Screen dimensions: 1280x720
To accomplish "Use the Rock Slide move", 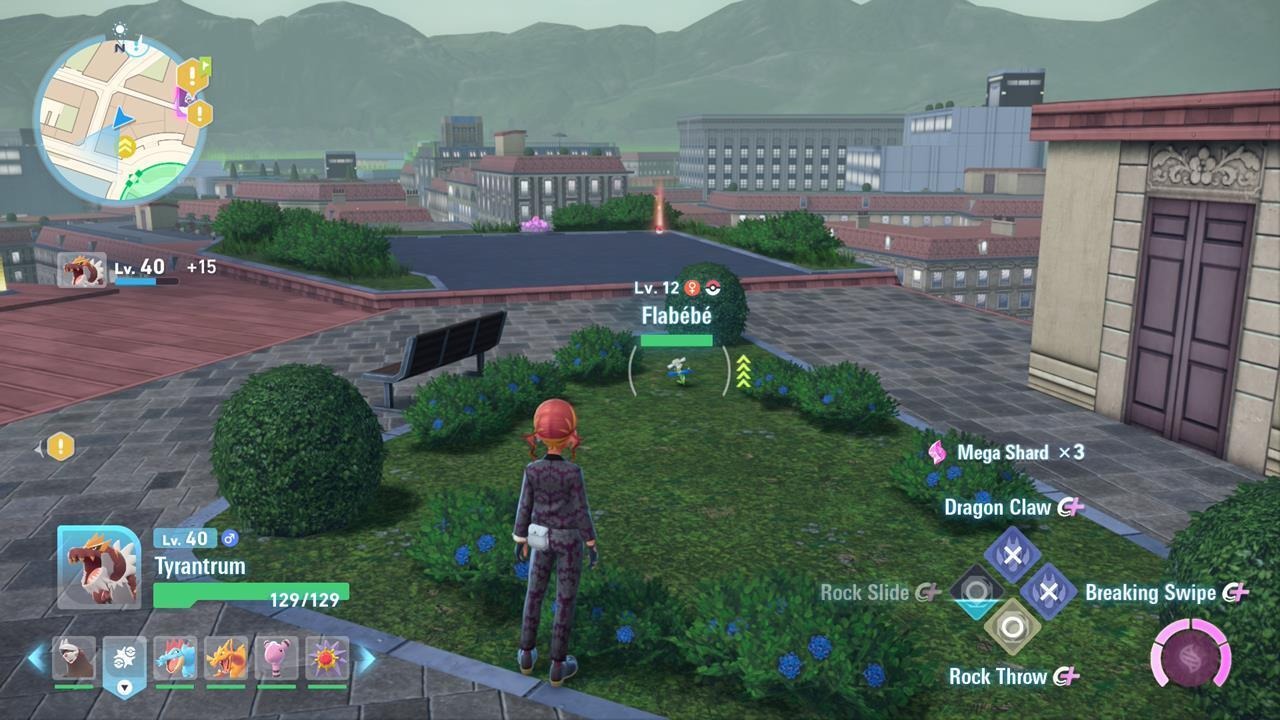I will tap(976, 592).
